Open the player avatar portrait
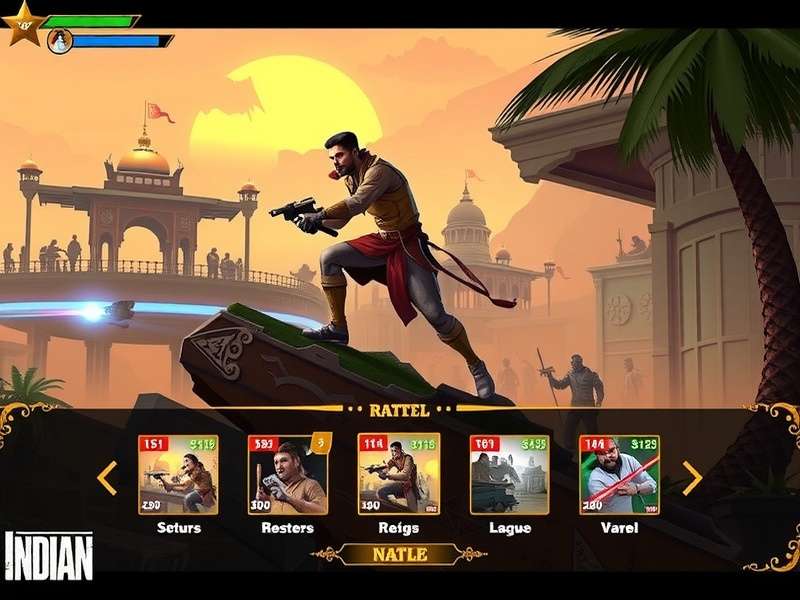Image resolution: width=800 pixels, height=600 pixels. pos(59,41)
